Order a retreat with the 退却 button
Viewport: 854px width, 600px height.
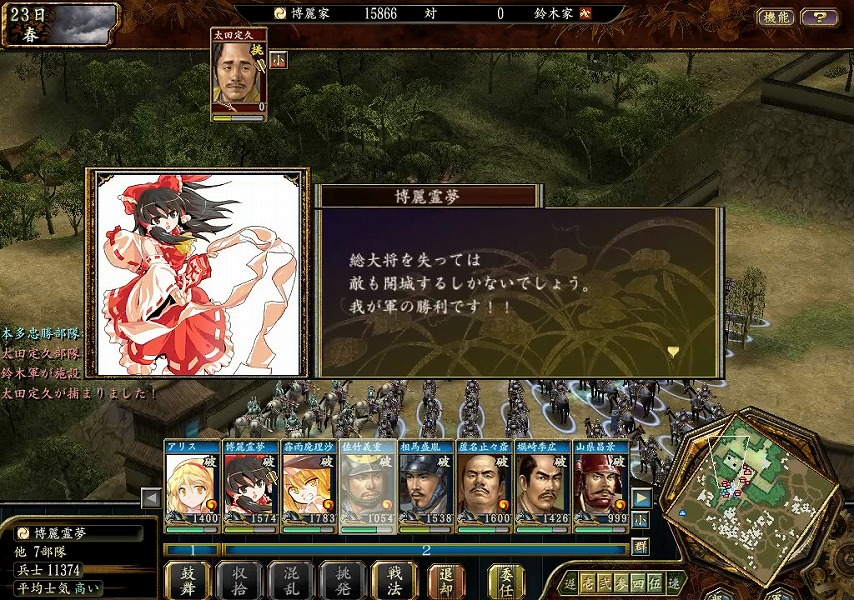tap(447, 580)
